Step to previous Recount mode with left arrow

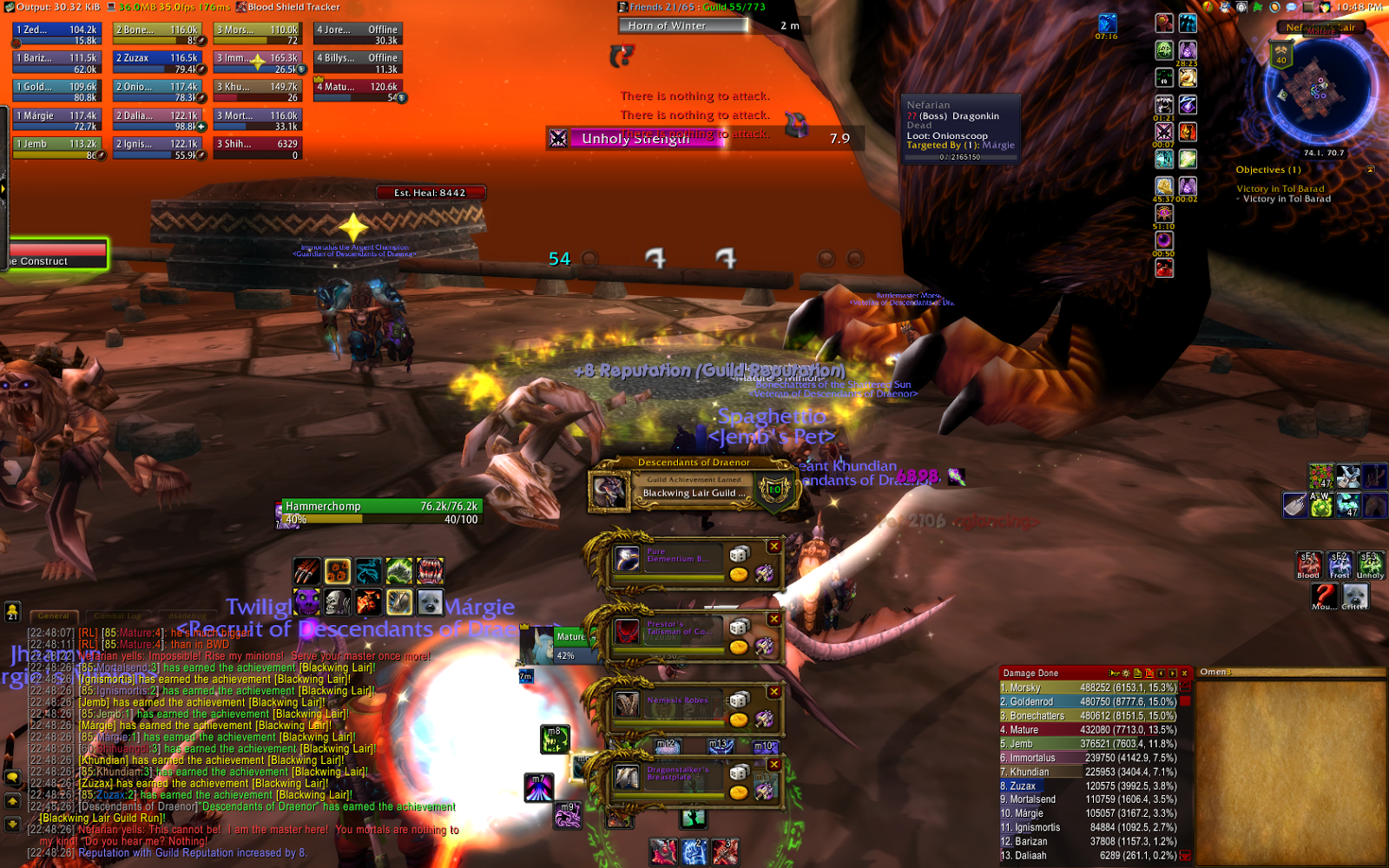[x=1161, y=674]
